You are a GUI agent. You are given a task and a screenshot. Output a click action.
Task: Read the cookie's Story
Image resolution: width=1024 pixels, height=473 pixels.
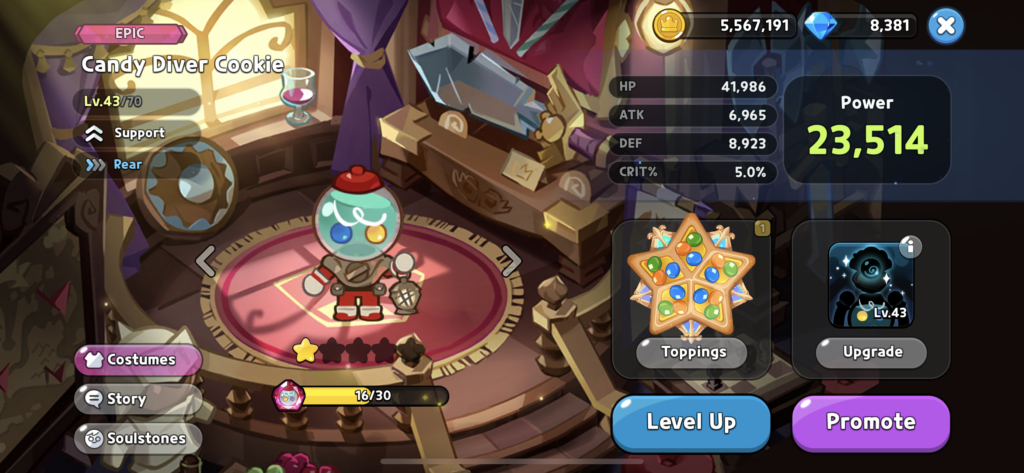pyautogui.click(x=126, y=398)
